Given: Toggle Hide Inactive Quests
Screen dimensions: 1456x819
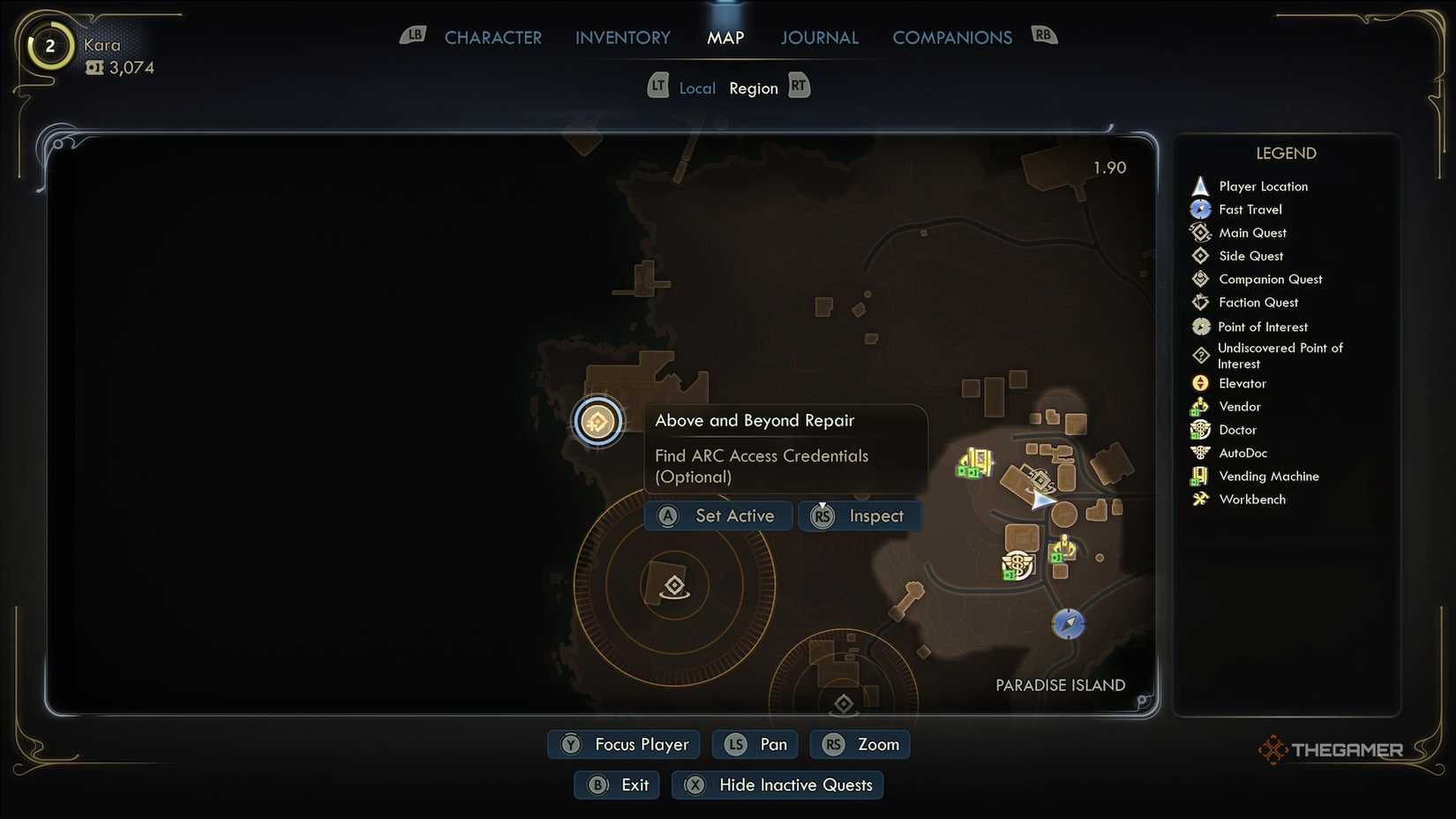Looking at the screenshot, I should pos(777,785).
